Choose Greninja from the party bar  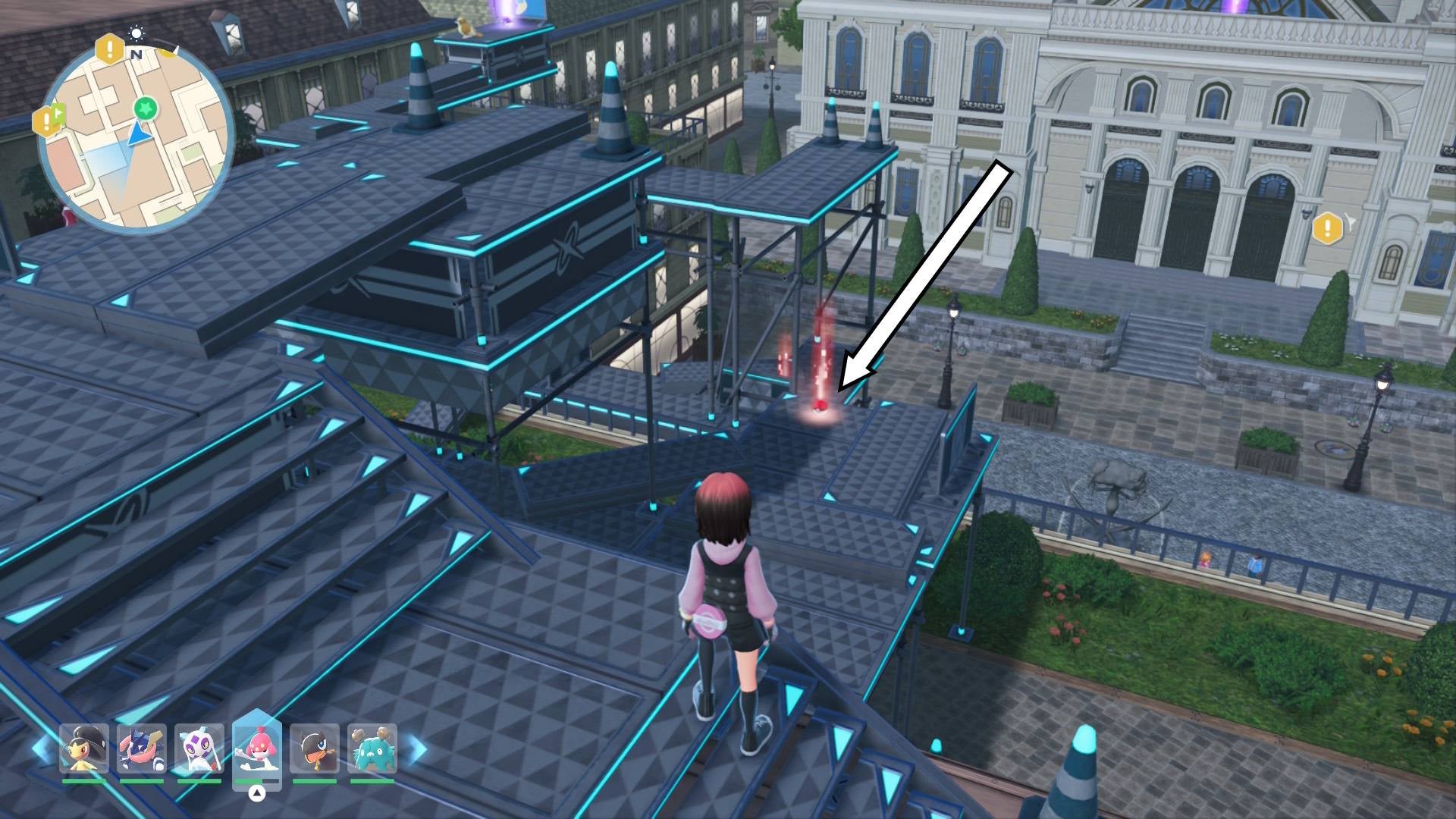[142, 749]
